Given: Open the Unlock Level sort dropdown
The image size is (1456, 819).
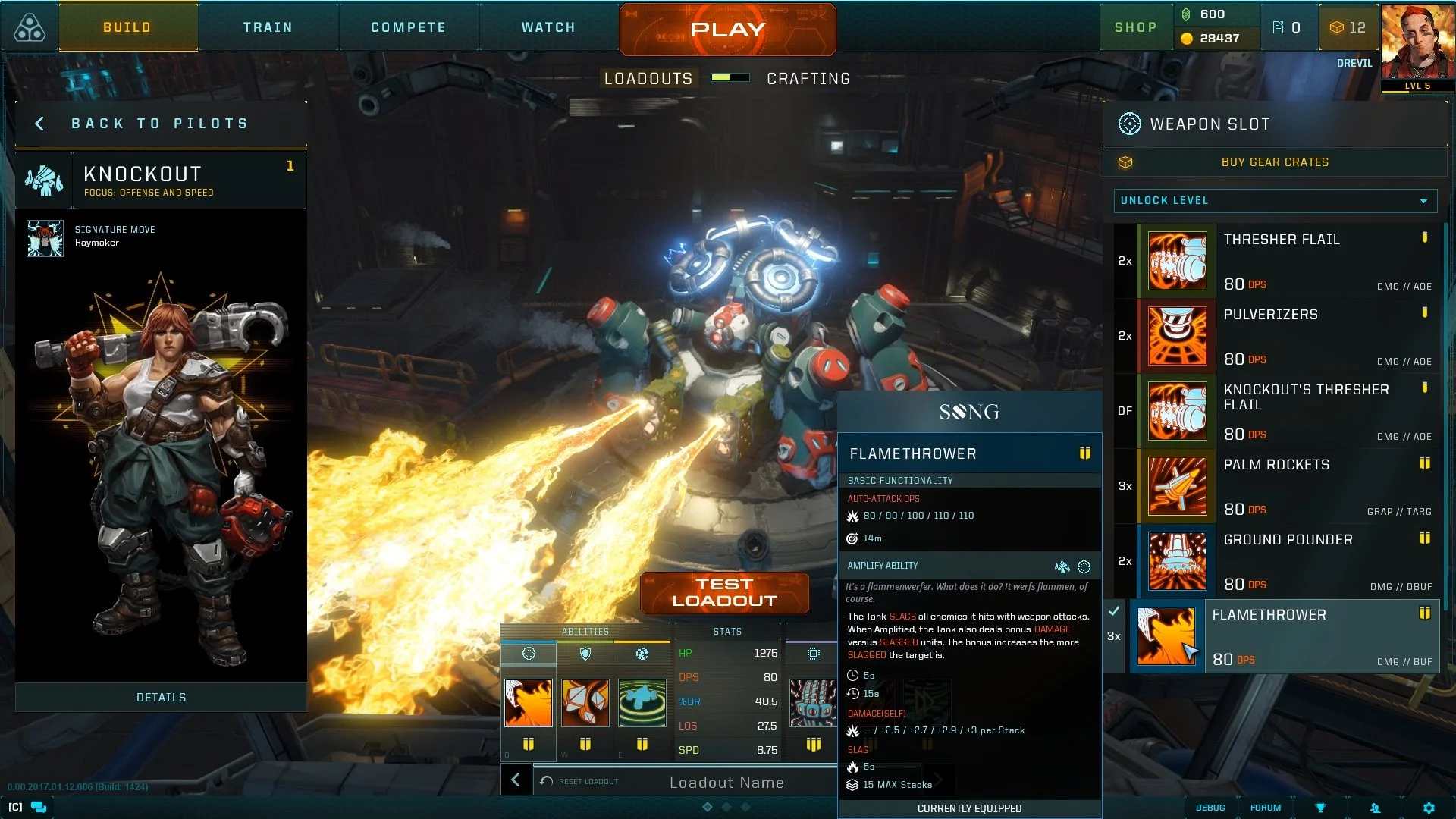Looking at the screenshot, I should tap(1275, 201).
